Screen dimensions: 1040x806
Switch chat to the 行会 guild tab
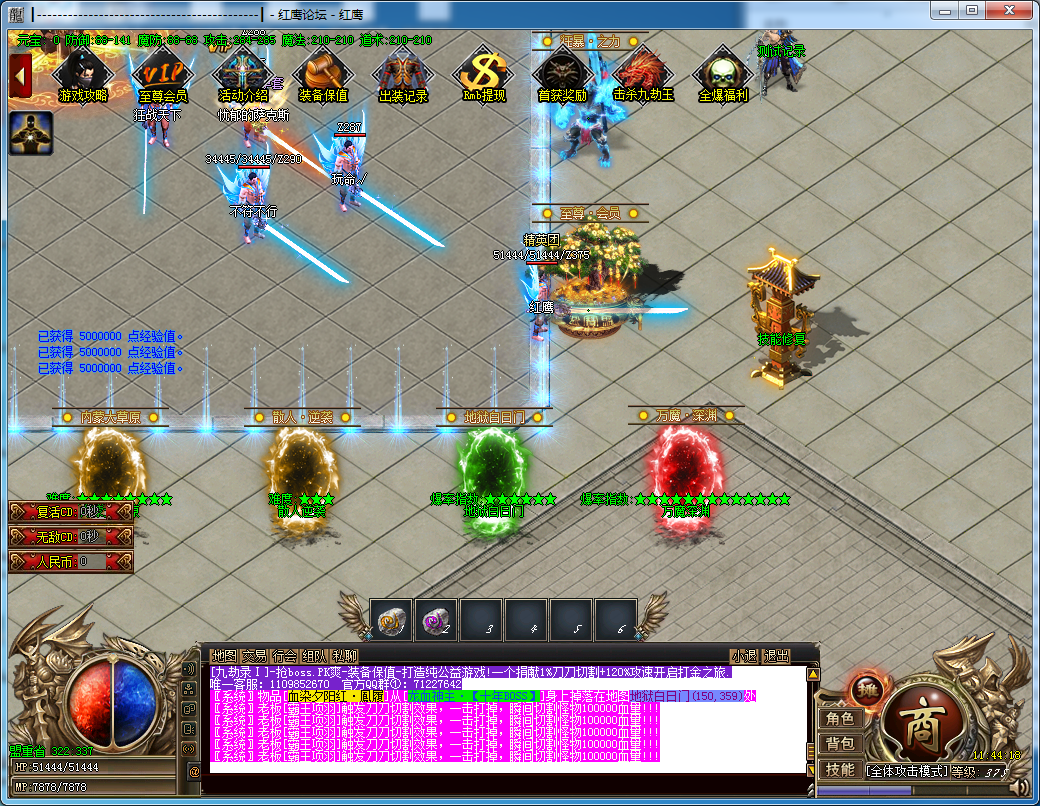(285, 656)
